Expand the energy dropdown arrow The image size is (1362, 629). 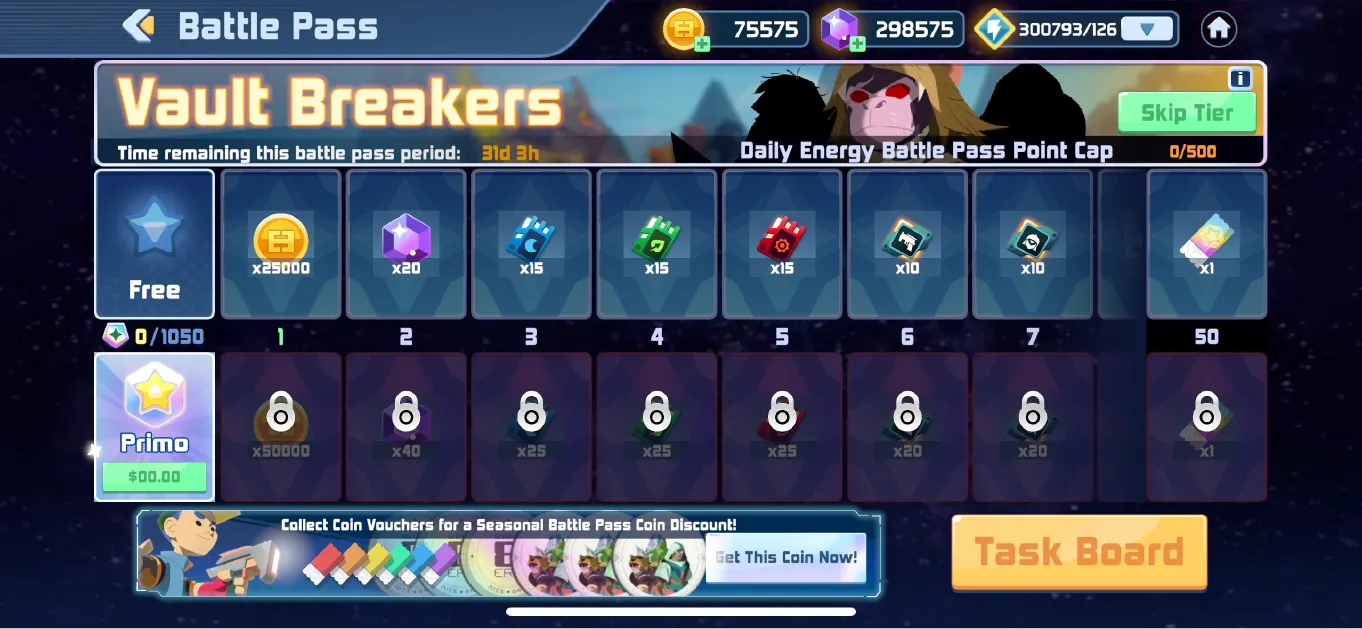click(x=1145, y=29)
